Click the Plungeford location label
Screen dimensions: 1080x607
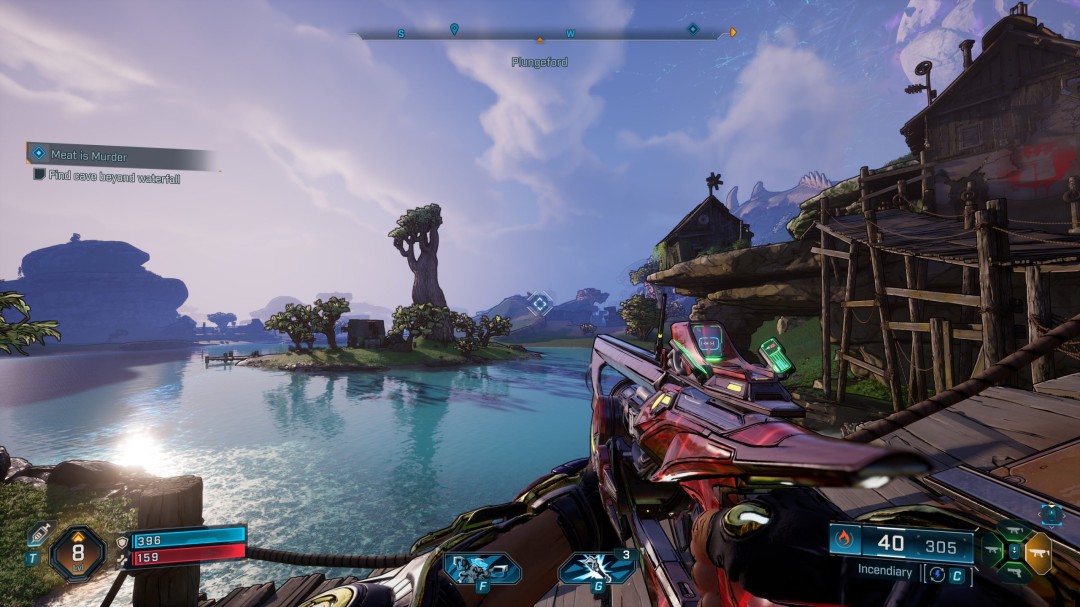(x=540, y=62)
